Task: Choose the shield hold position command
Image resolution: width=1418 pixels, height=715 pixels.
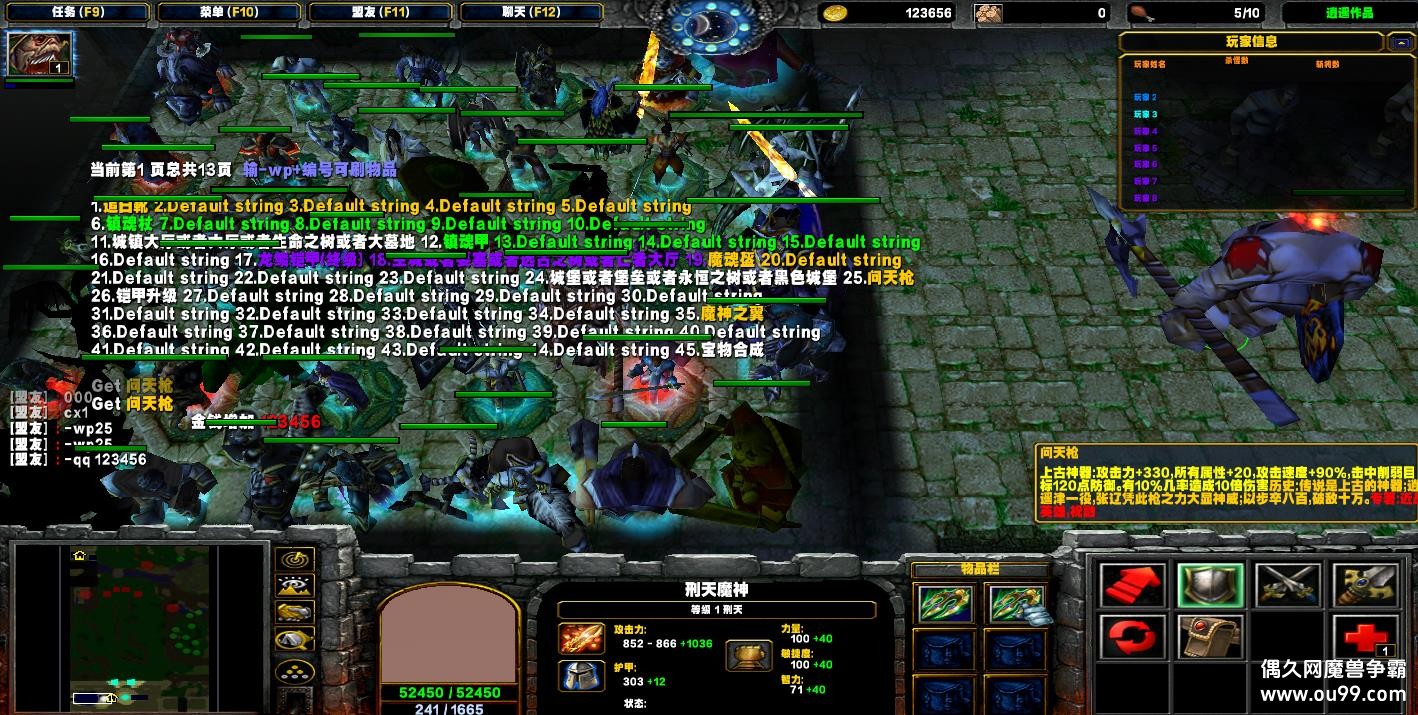Action: [x=1209, y=585]
